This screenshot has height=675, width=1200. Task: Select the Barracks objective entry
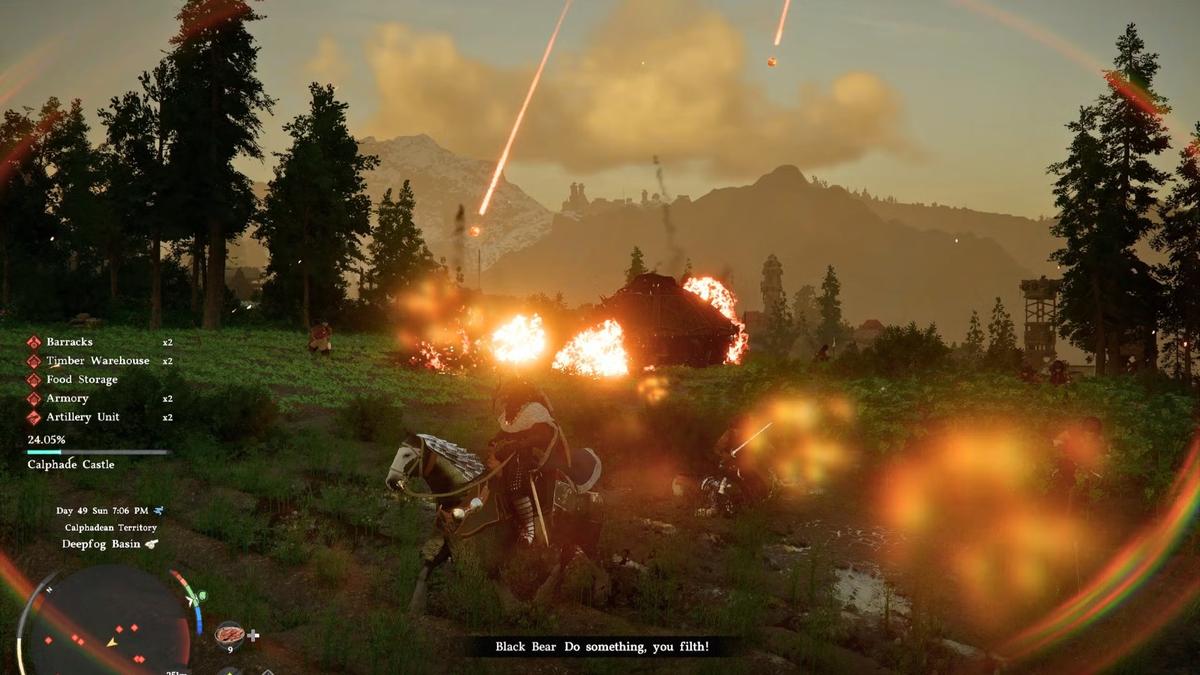(69, 342)
